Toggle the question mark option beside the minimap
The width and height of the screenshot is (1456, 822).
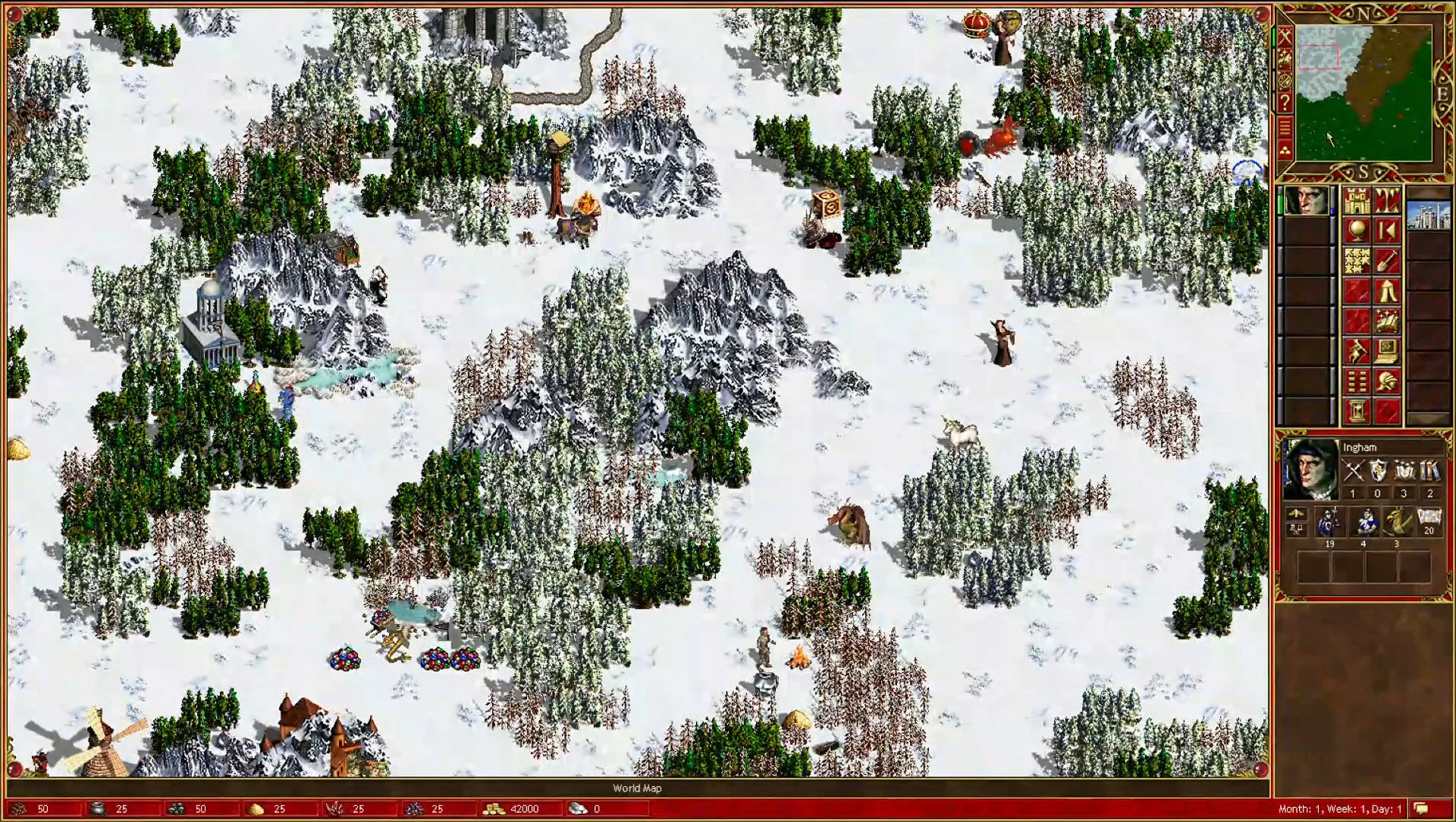click(1285, 101)
